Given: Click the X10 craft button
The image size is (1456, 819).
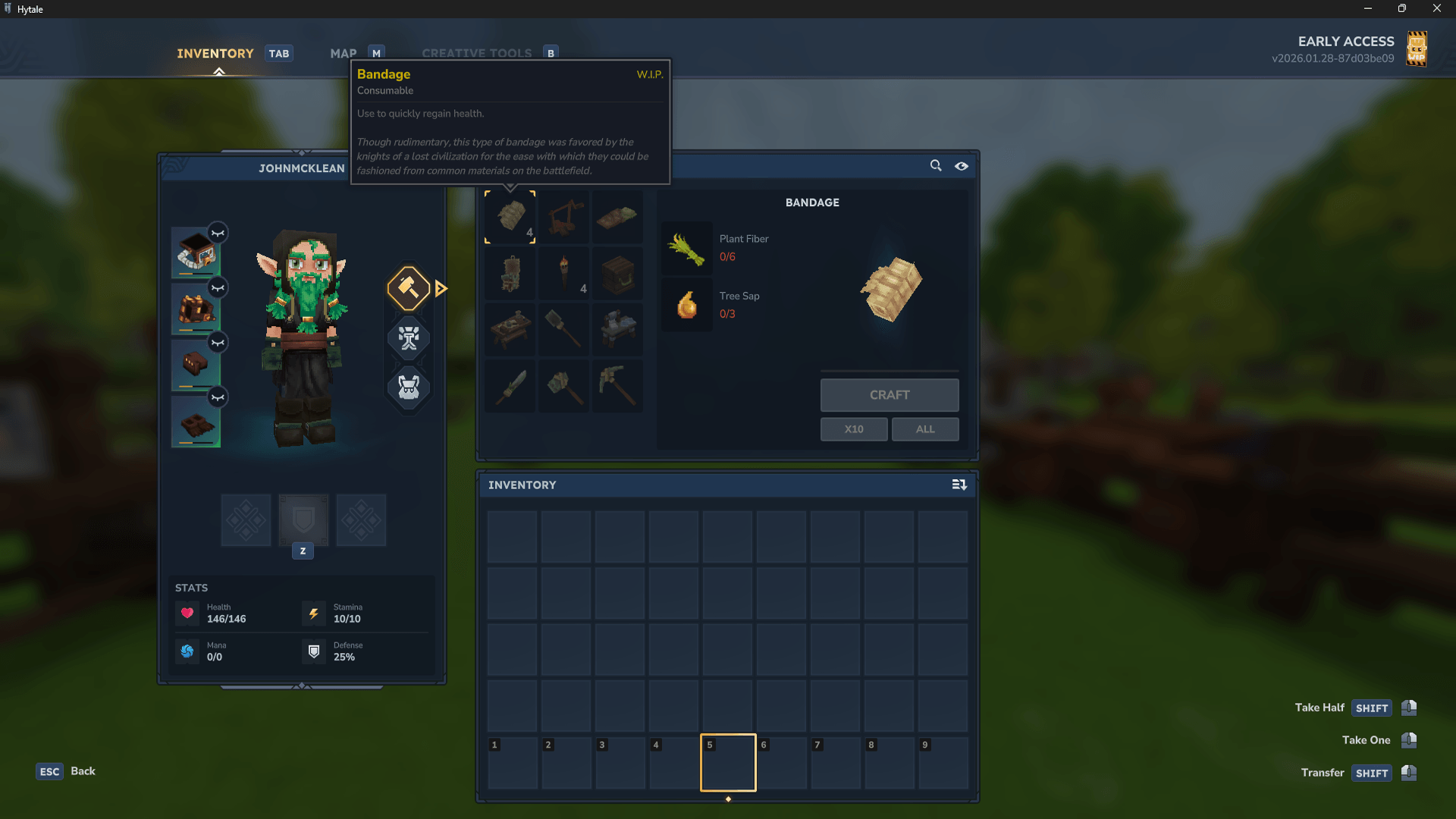Looking at the screenshot, I should tap(853, 429).
